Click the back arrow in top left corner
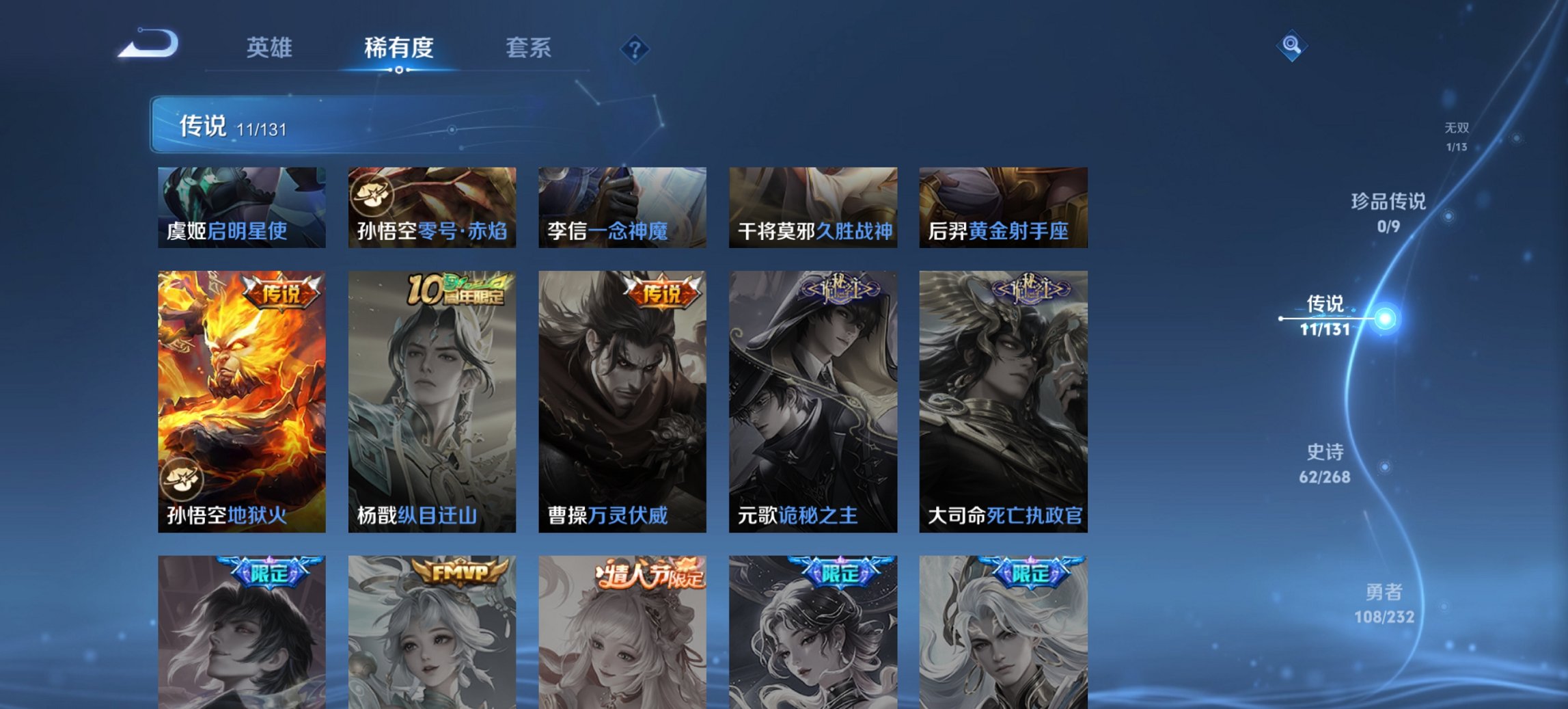Viewport: 1568px width, 709px height. (x=148, y=43)
